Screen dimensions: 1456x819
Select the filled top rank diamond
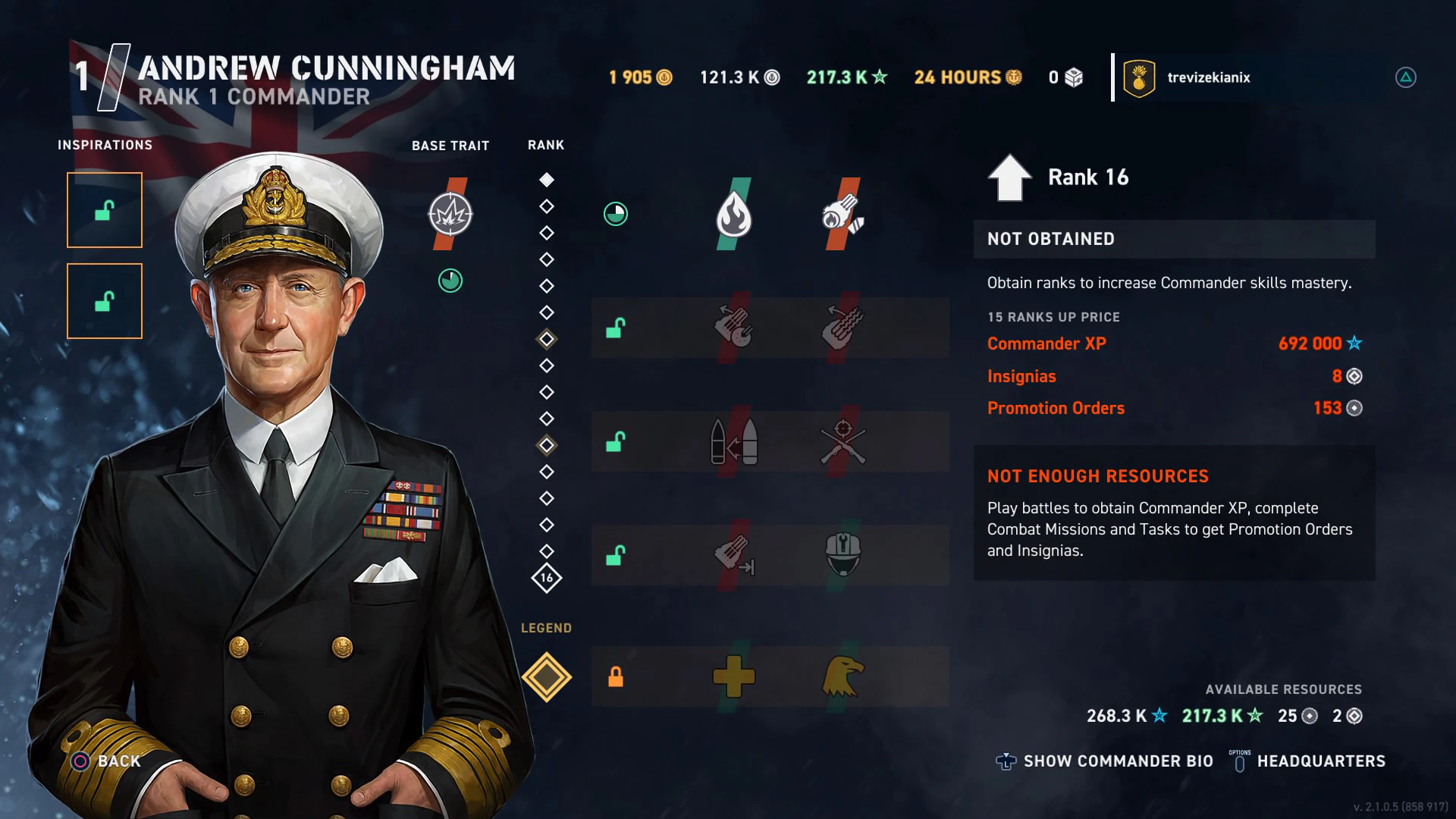(x=547, y=180)
